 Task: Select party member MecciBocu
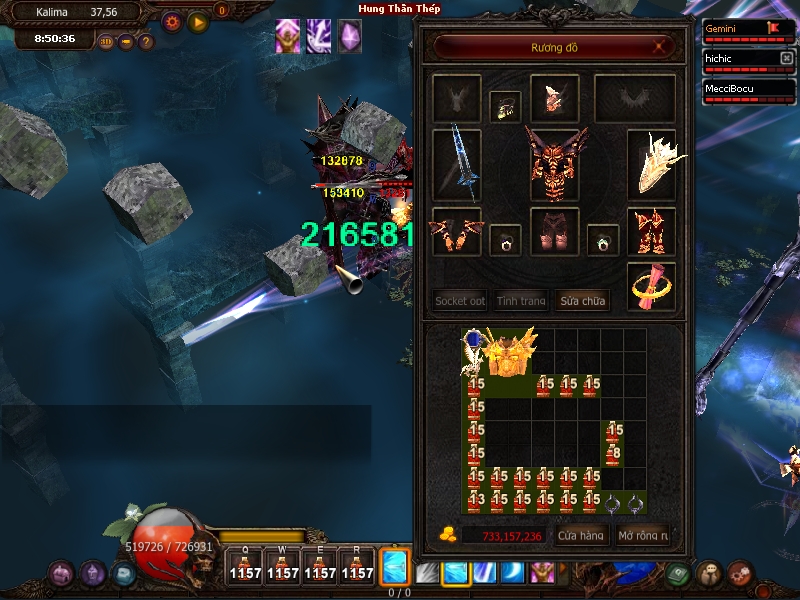(x=742, y=88)
